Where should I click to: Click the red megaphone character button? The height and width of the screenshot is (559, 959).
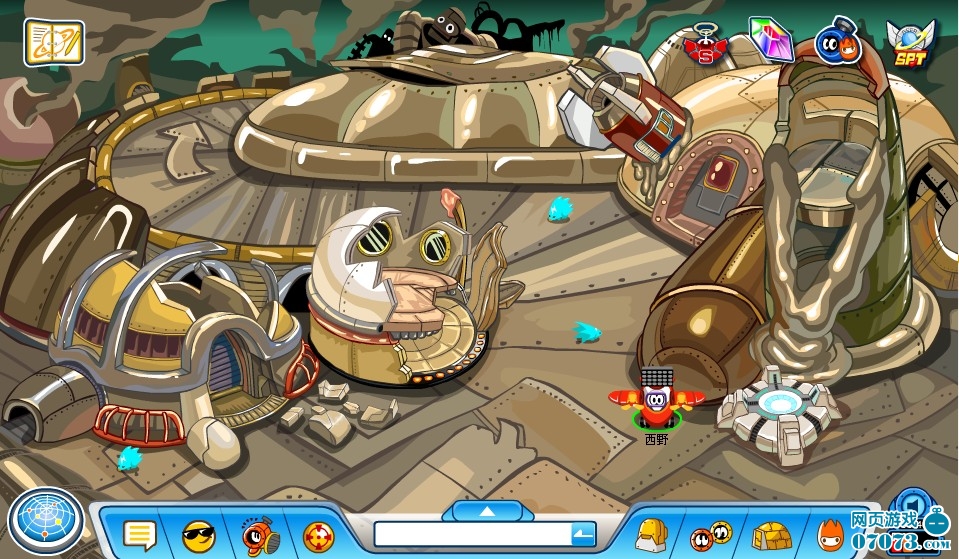(259, 535)
